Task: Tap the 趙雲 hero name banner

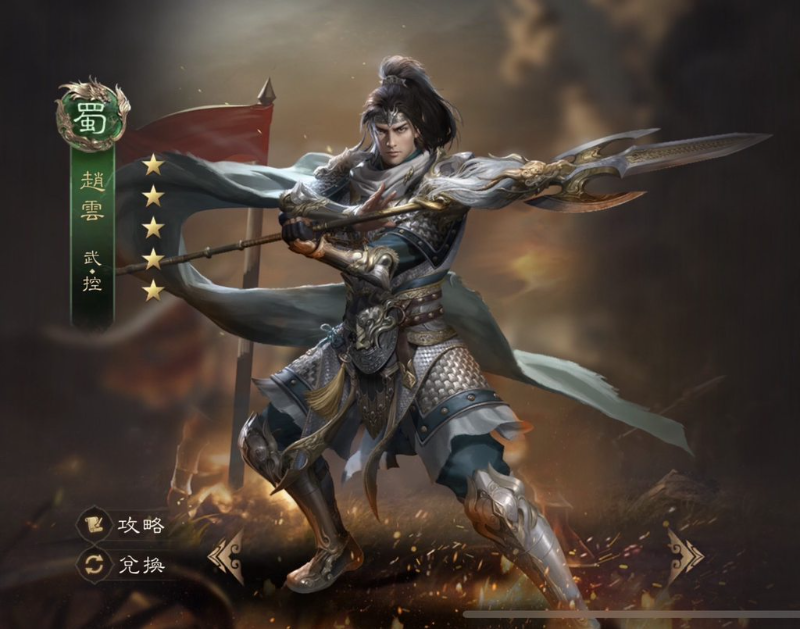Action: [x=92, y=196]
